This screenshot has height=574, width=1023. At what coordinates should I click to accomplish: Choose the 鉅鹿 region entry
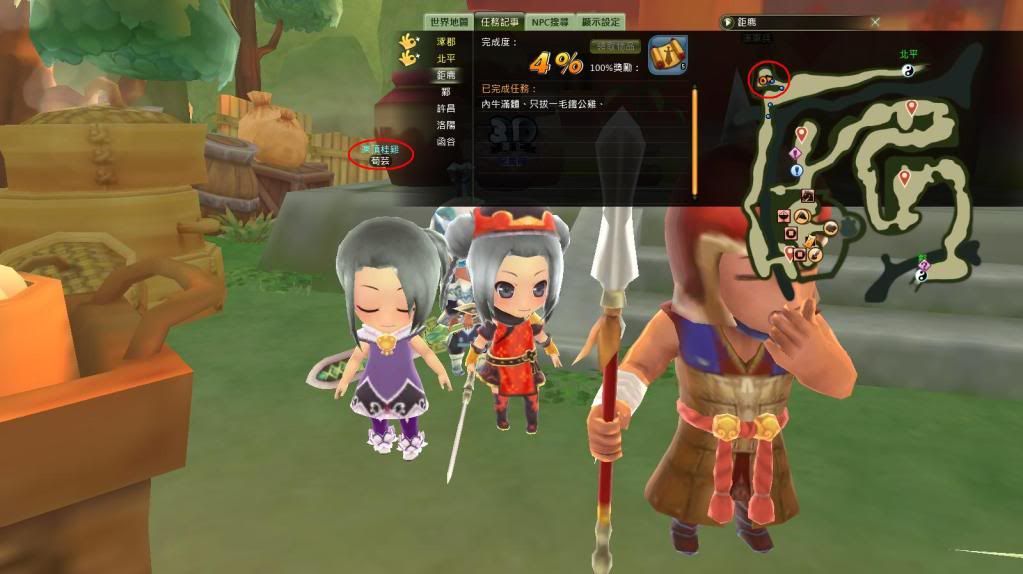point(446,76)
